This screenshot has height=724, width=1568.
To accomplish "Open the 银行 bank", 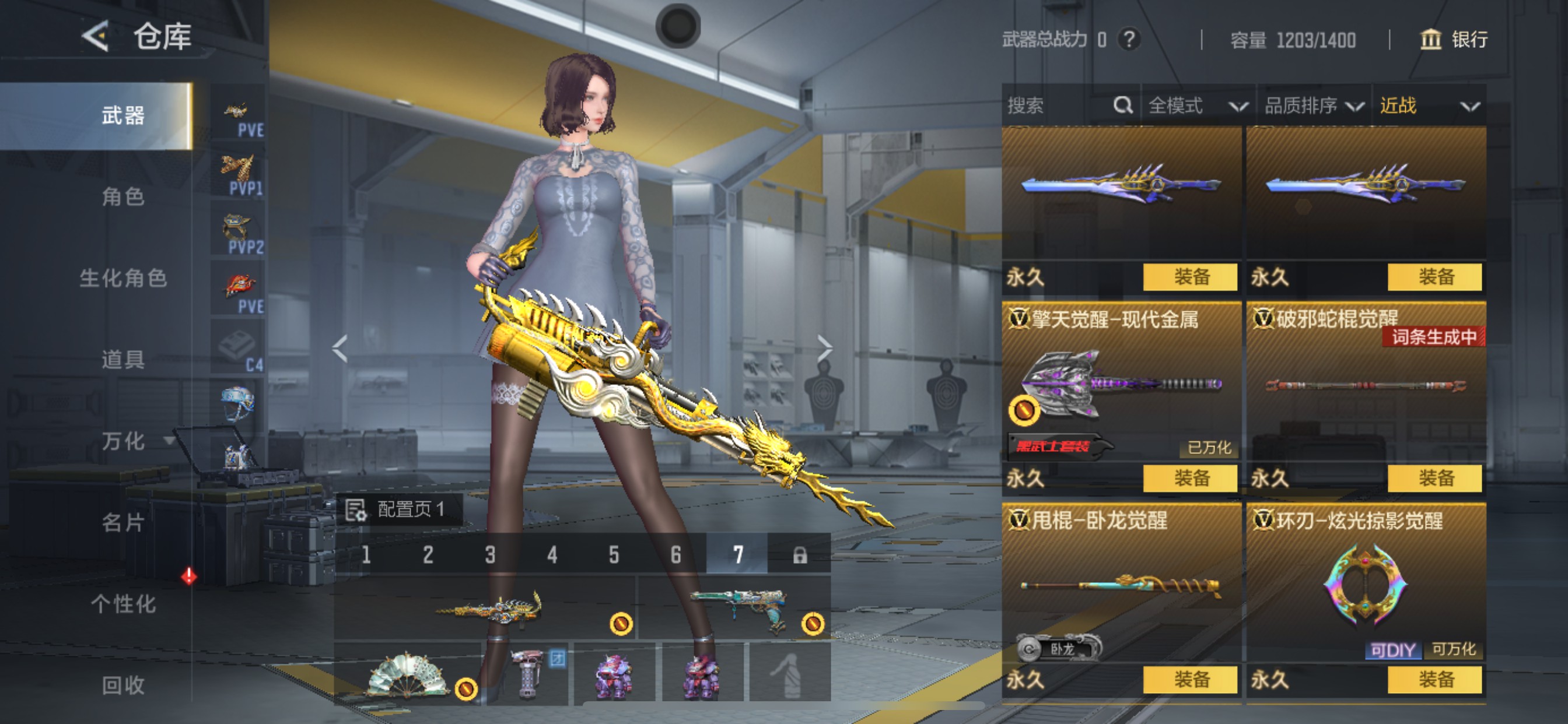I will (1454, 40).
